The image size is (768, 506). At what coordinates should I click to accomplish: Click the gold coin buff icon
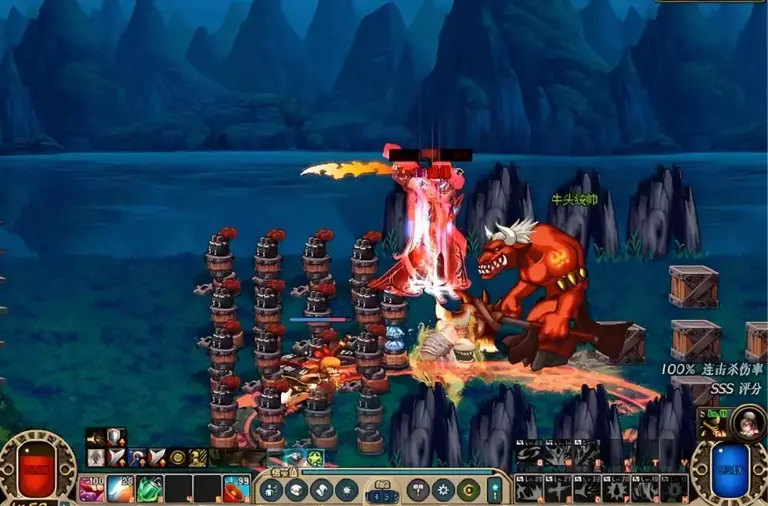pyautogui.click(x=178, y=457)
